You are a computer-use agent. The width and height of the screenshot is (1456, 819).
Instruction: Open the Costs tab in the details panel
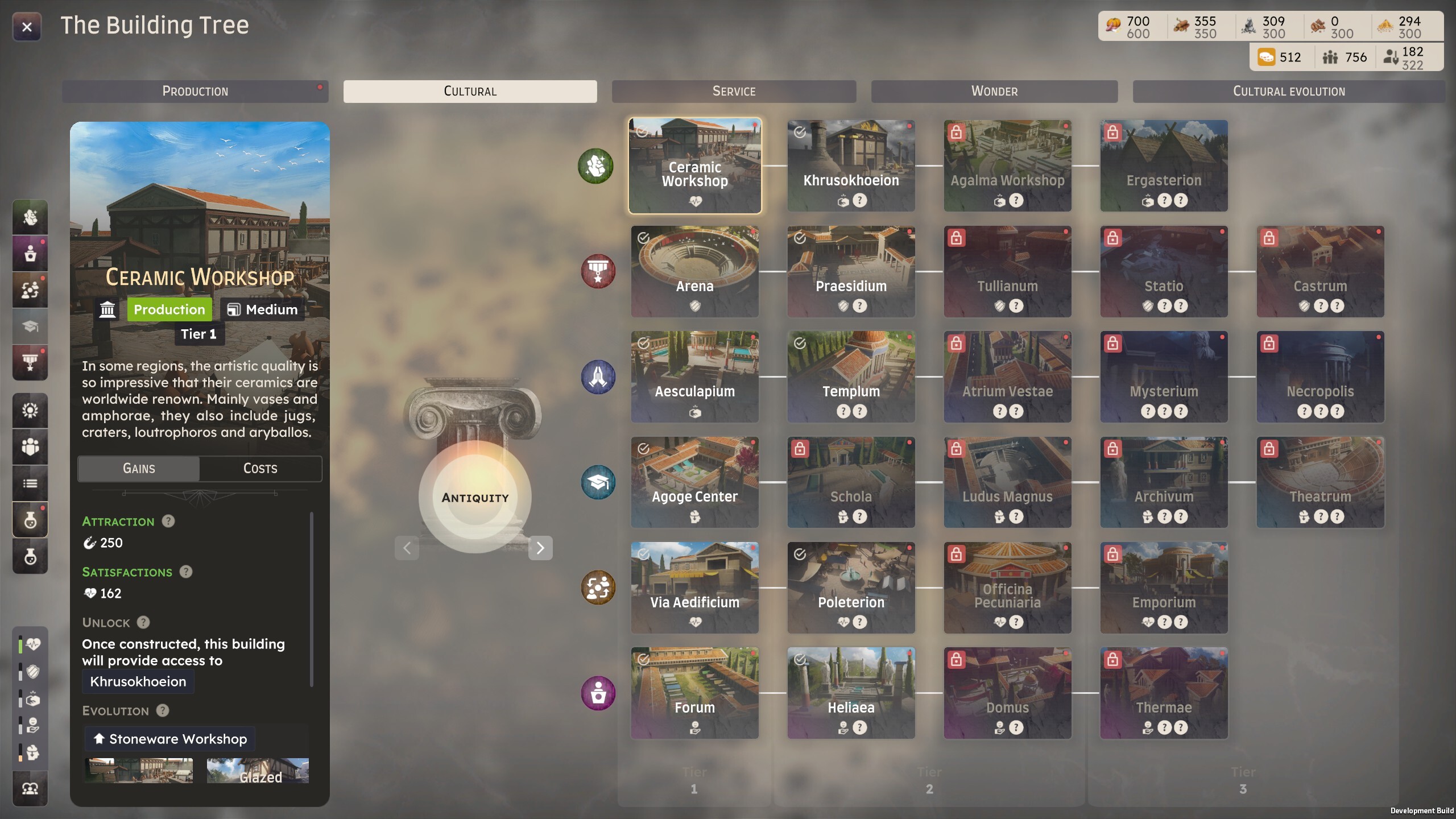point(260,468)
